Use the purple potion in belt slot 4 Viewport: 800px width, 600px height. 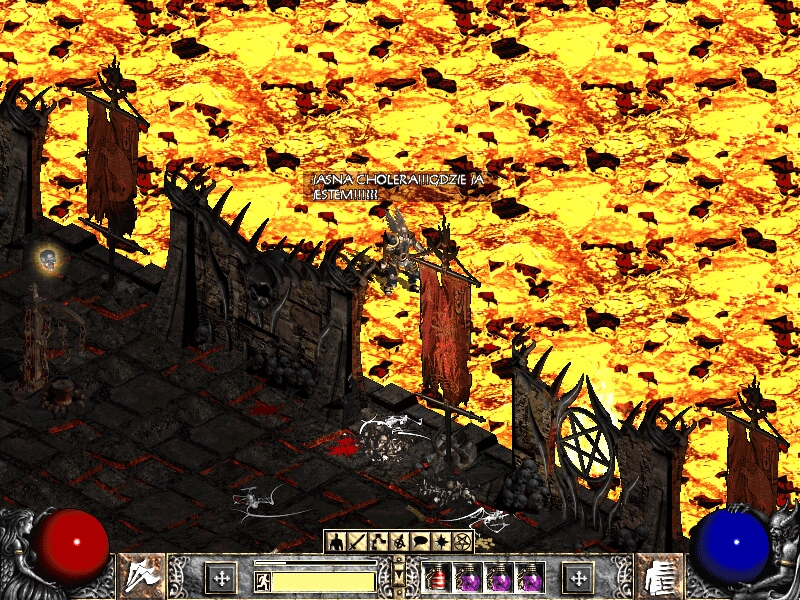pos(530,577)
